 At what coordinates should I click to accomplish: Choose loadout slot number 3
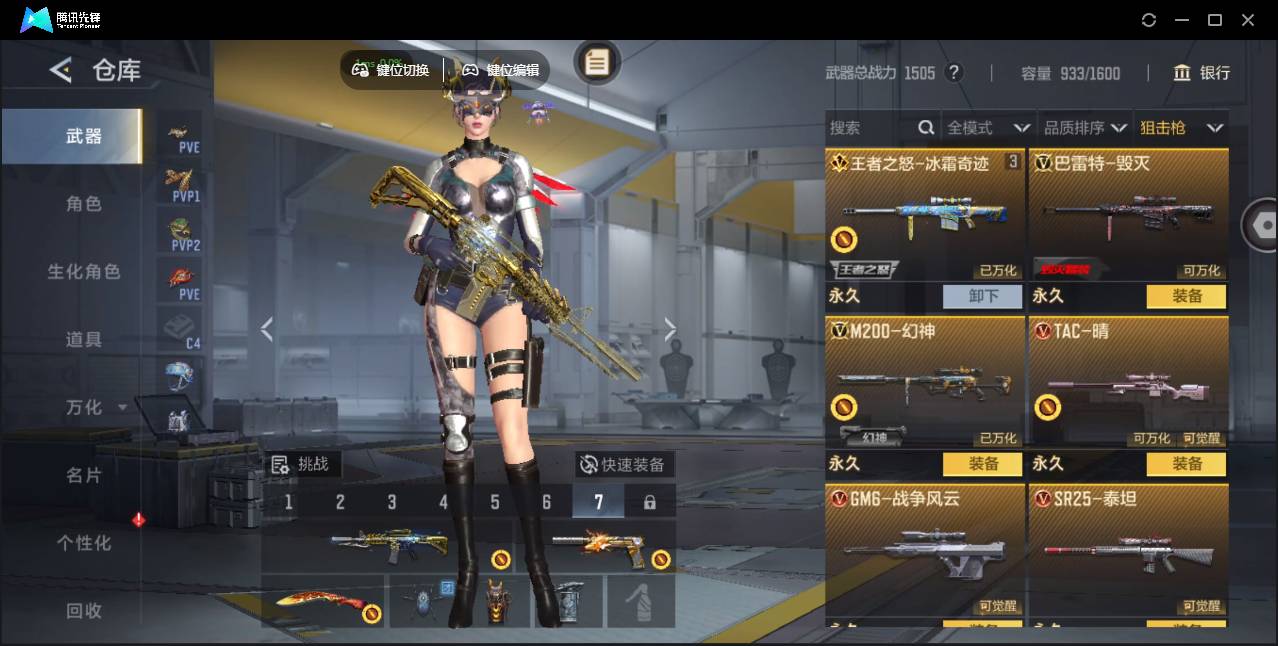392,502
